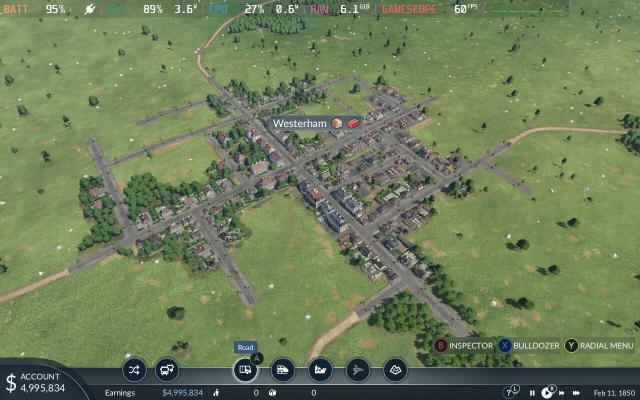
Task: Select the Road construction tool
Action: click(x=245, y=369)
